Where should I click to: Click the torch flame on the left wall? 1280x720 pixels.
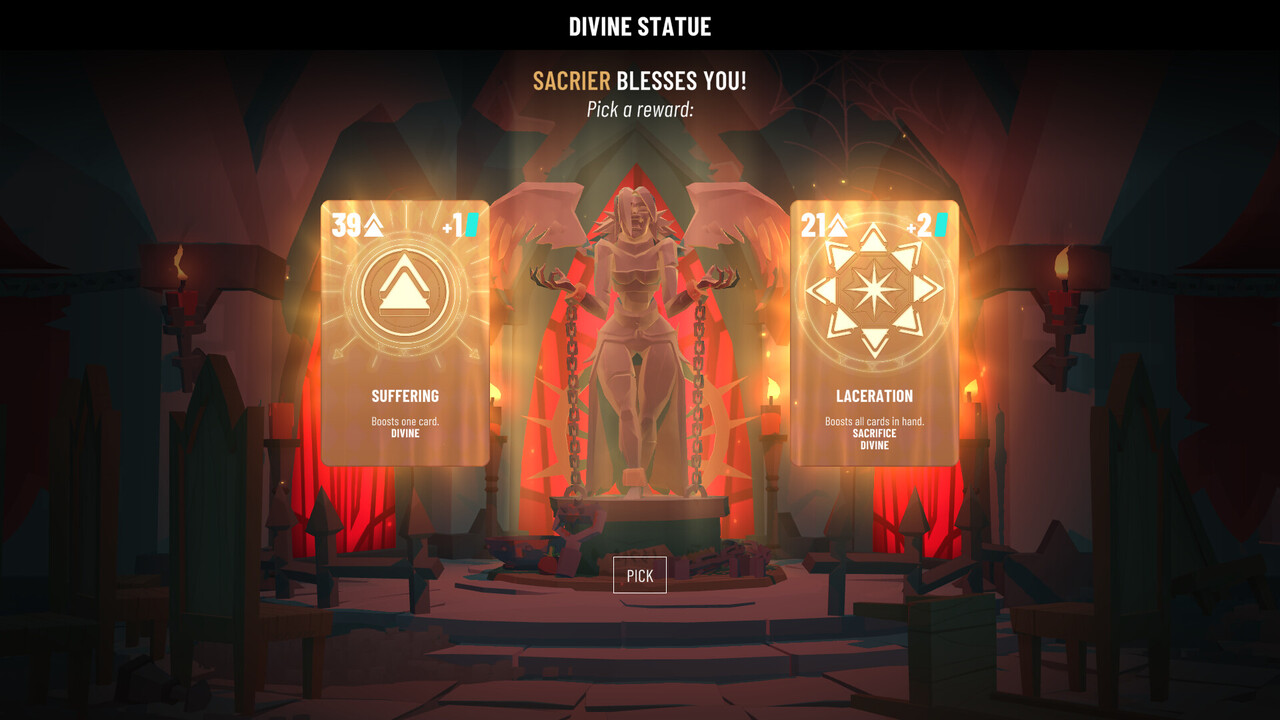tap(182, 262)
